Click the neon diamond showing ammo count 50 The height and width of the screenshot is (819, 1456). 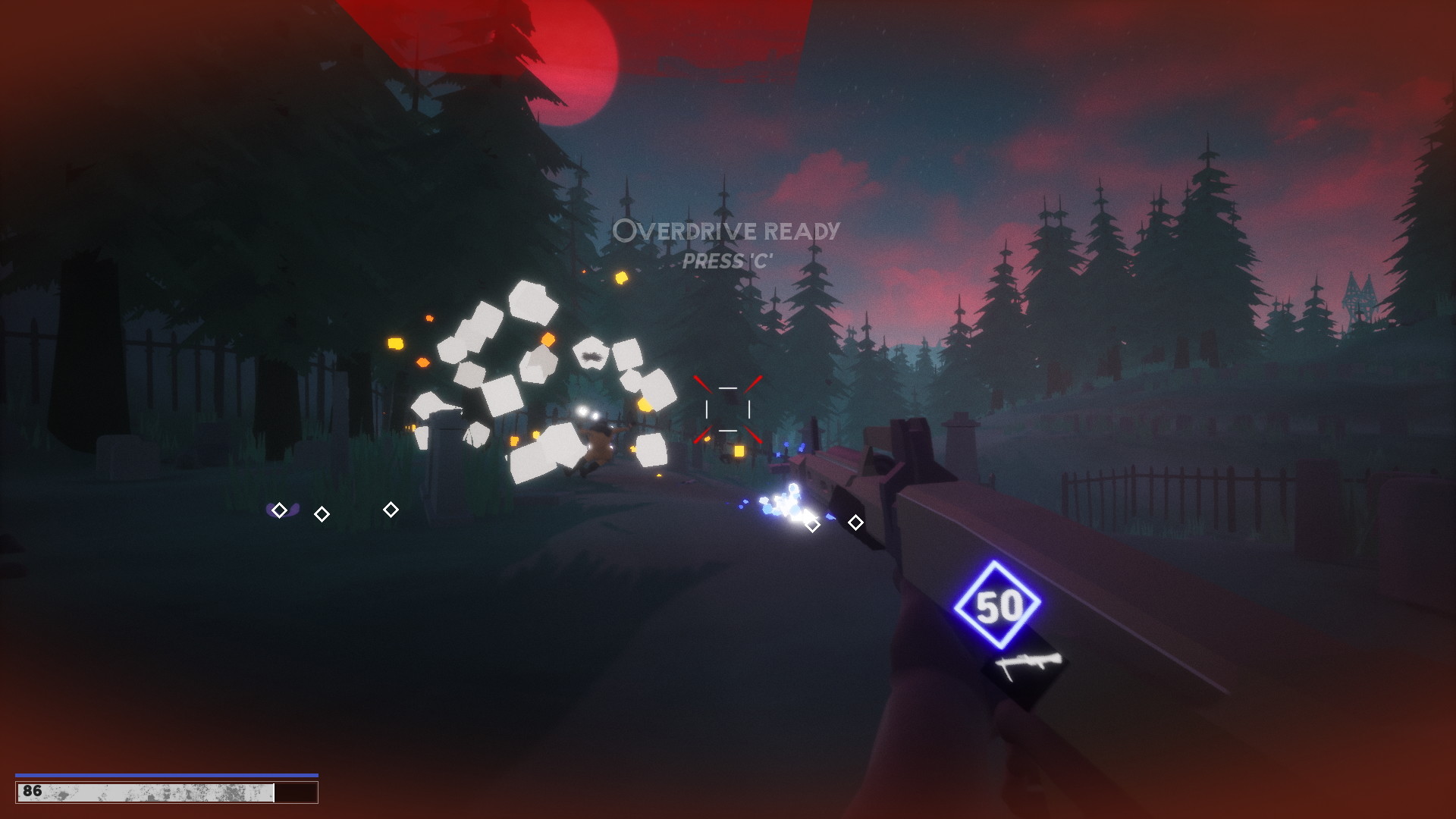click(x=999, y=606)
